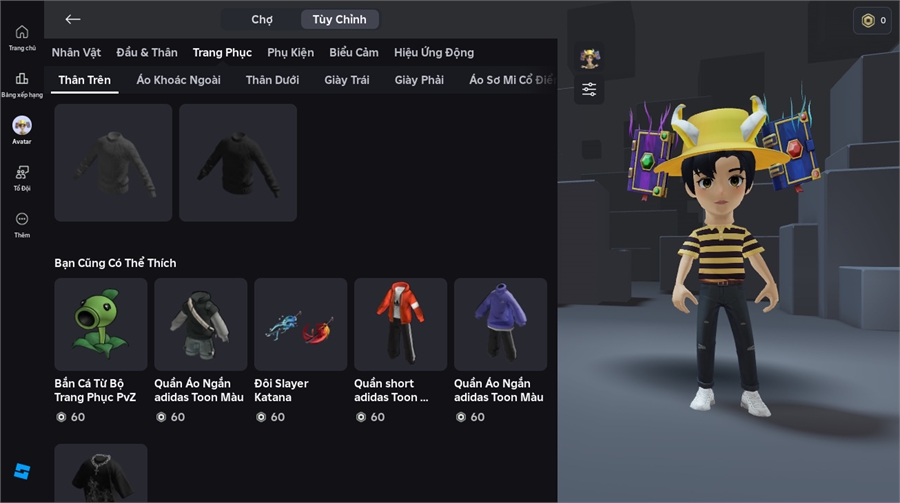Open the Giày Trái subcategory

click(347, 80)
